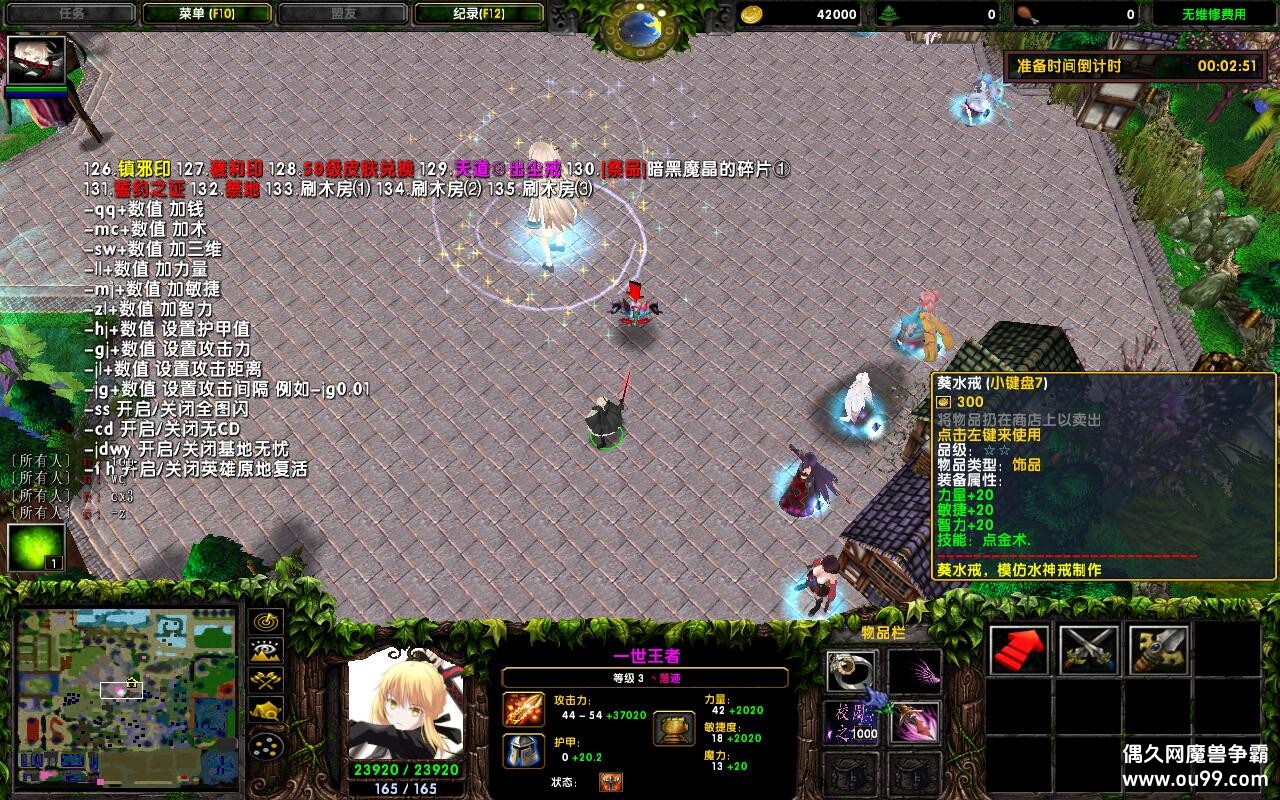Open the 任务 quests panel

coord(70,14)
